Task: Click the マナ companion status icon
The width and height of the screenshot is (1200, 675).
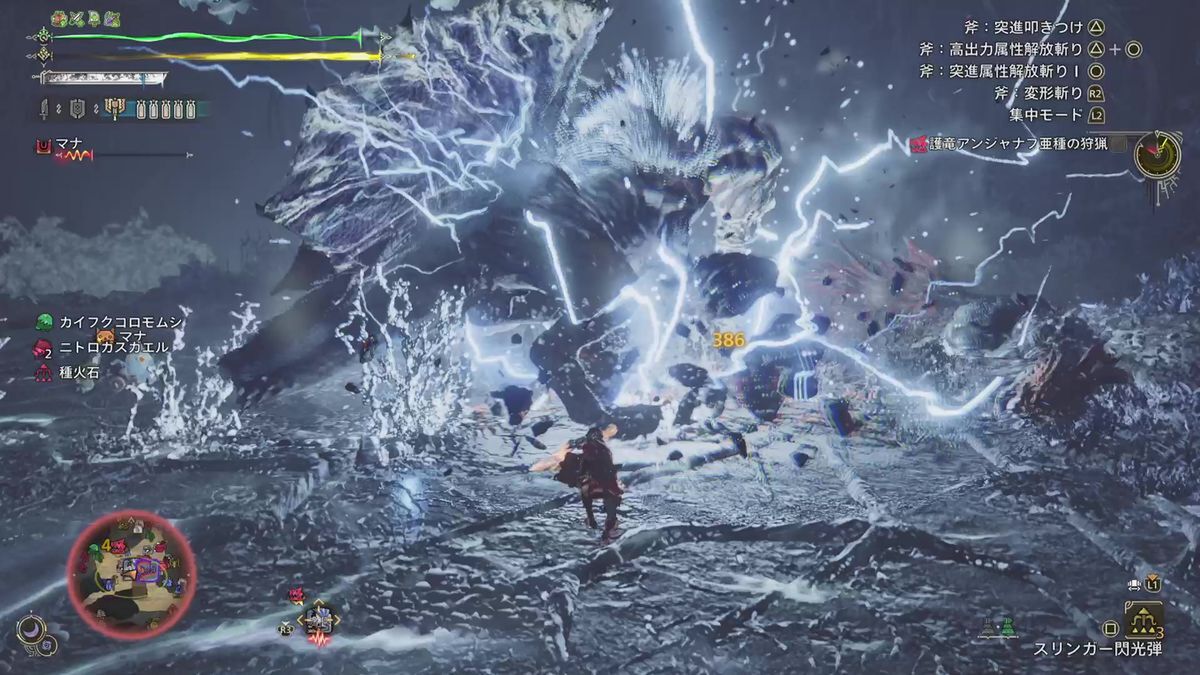Action: click(43, 147)
